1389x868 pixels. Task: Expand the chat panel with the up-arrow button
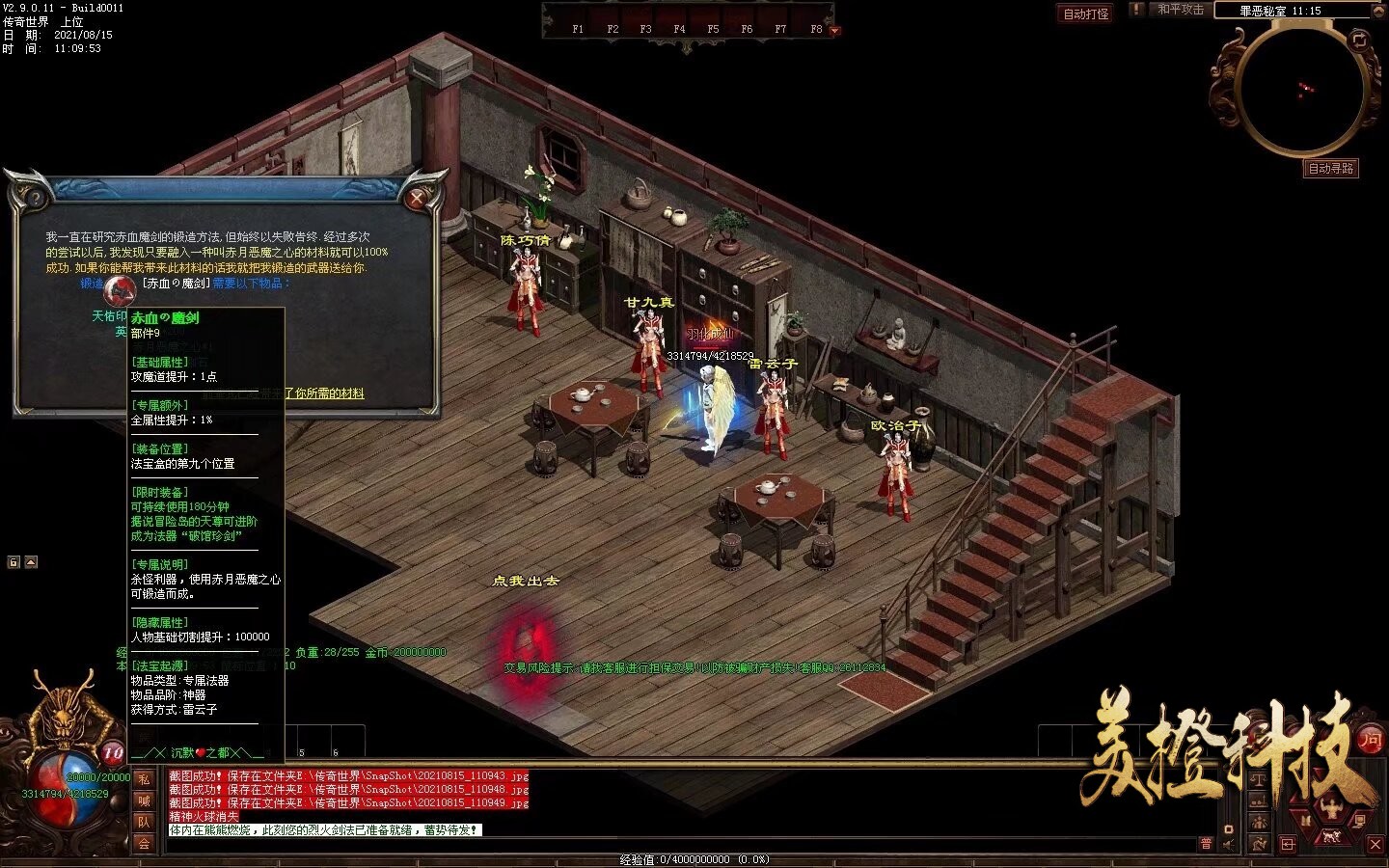[31, 562]
